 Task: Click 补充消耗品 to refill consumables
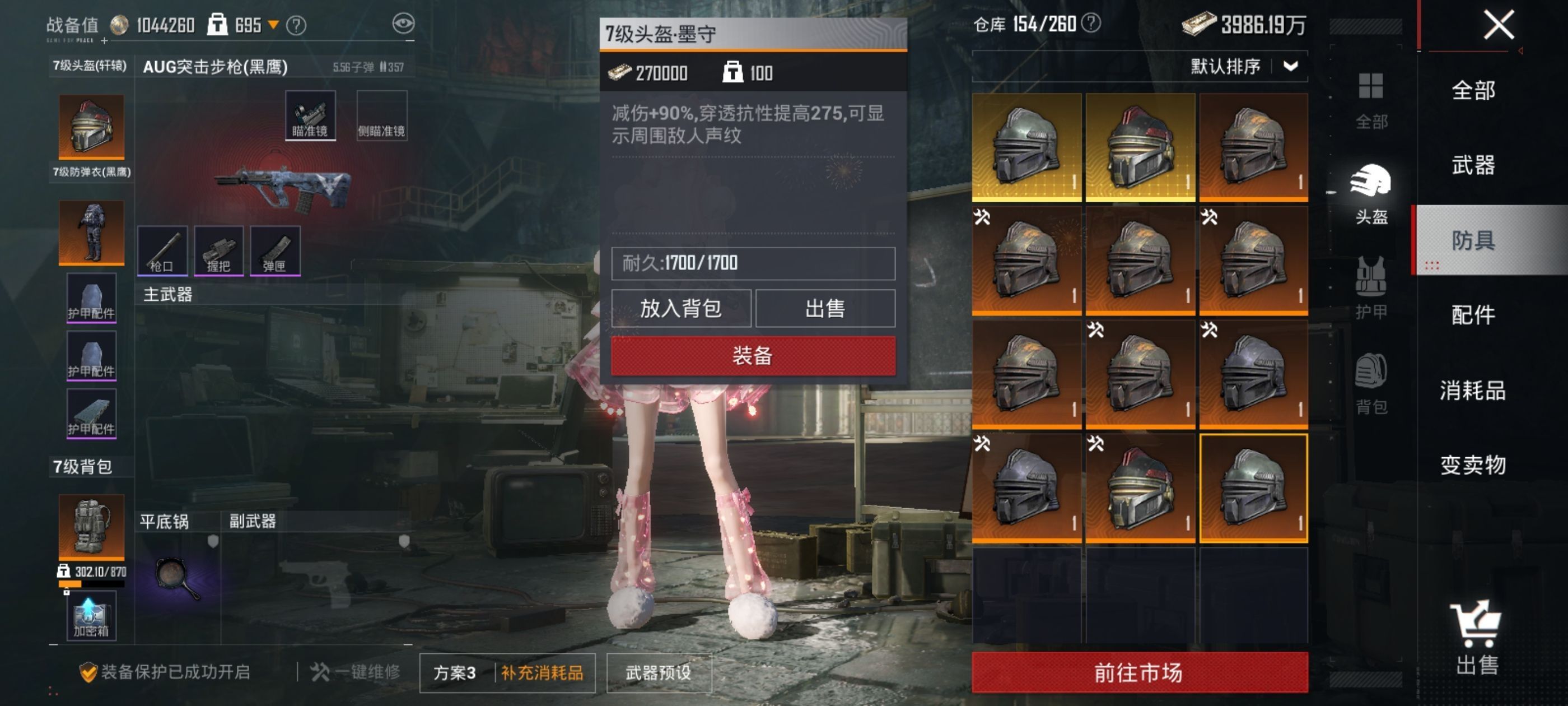(x=542, y=672)
